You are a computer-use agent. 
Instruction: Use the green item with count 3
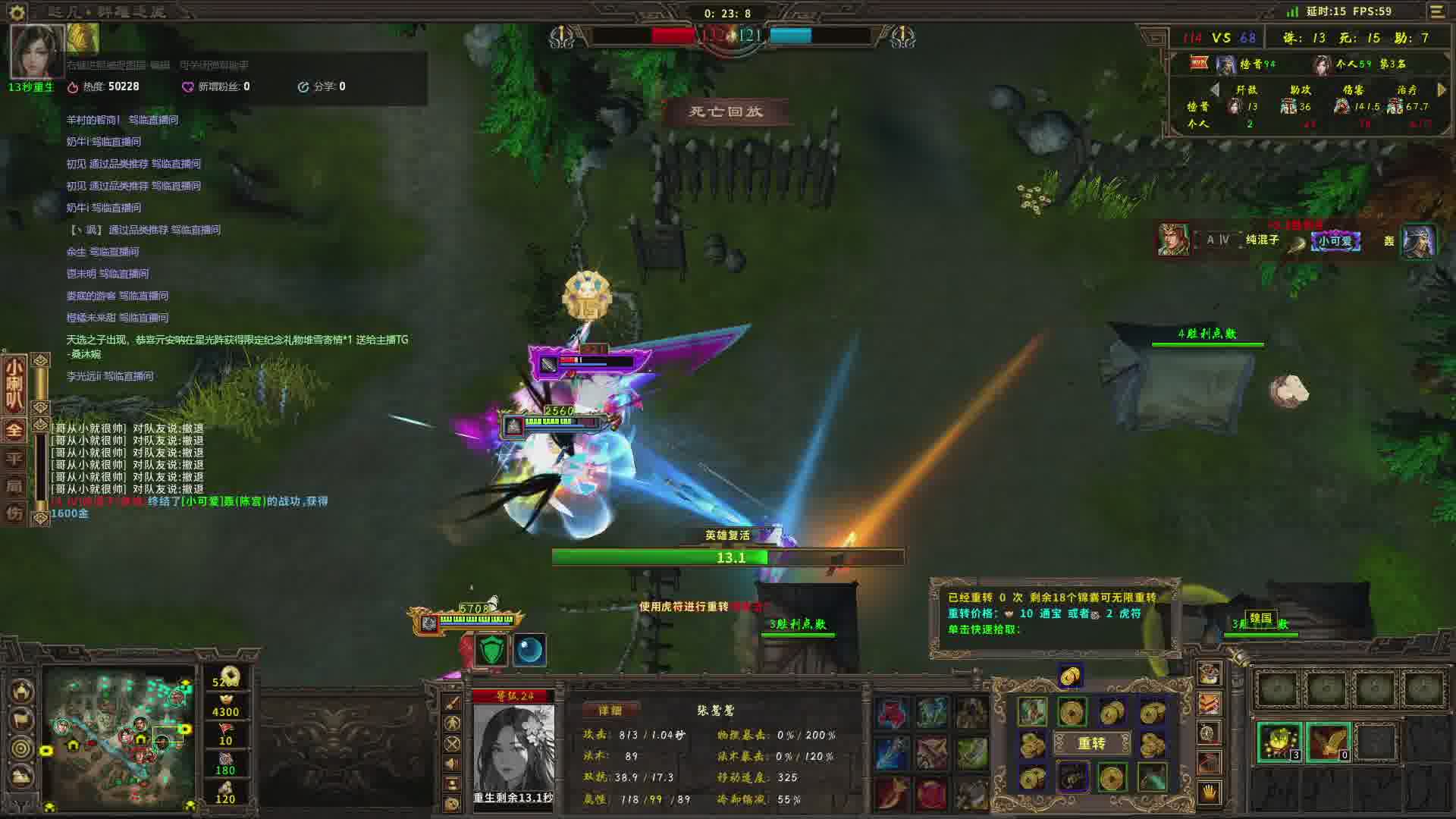[x=1279, y=741]
